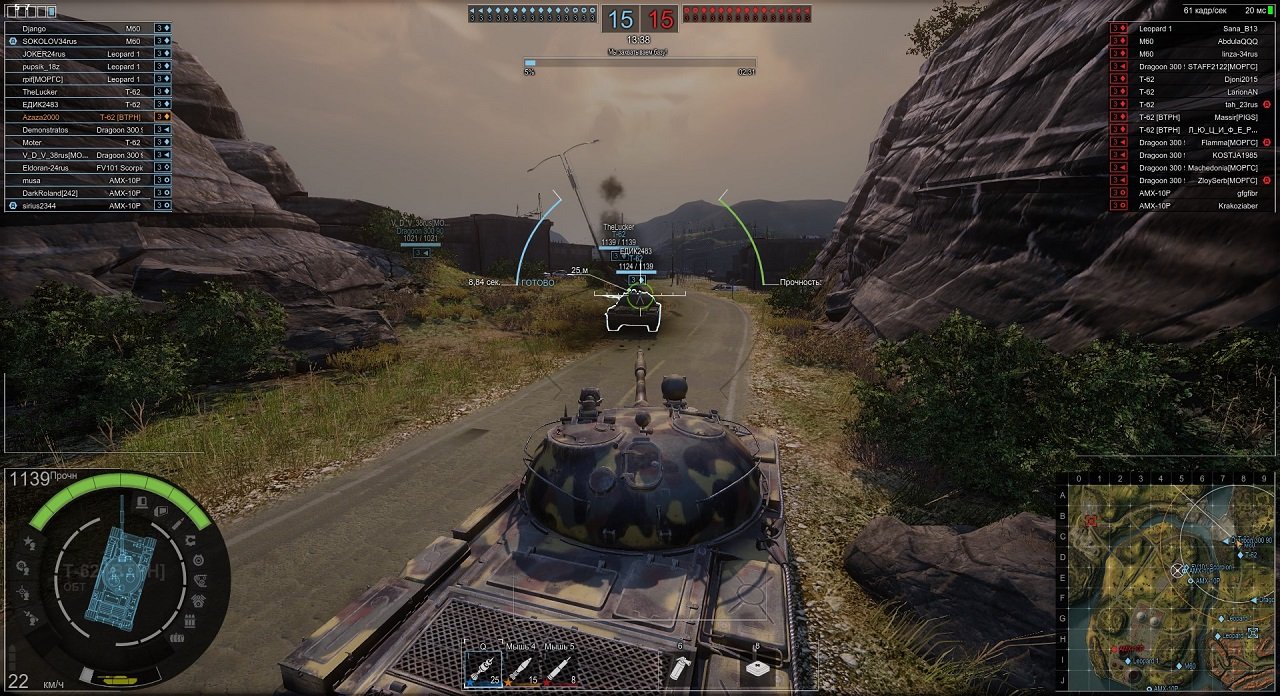Choose enemy KOSTJA1985 Dragoon 300 row

tap(1197, 155)
